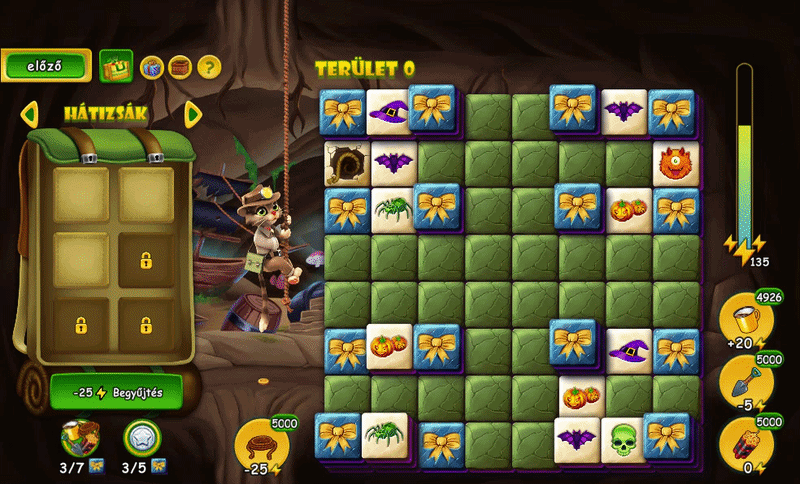800x484 pixels.
Task: Select the shovel digging tool
Action: (x=745, y=381)
